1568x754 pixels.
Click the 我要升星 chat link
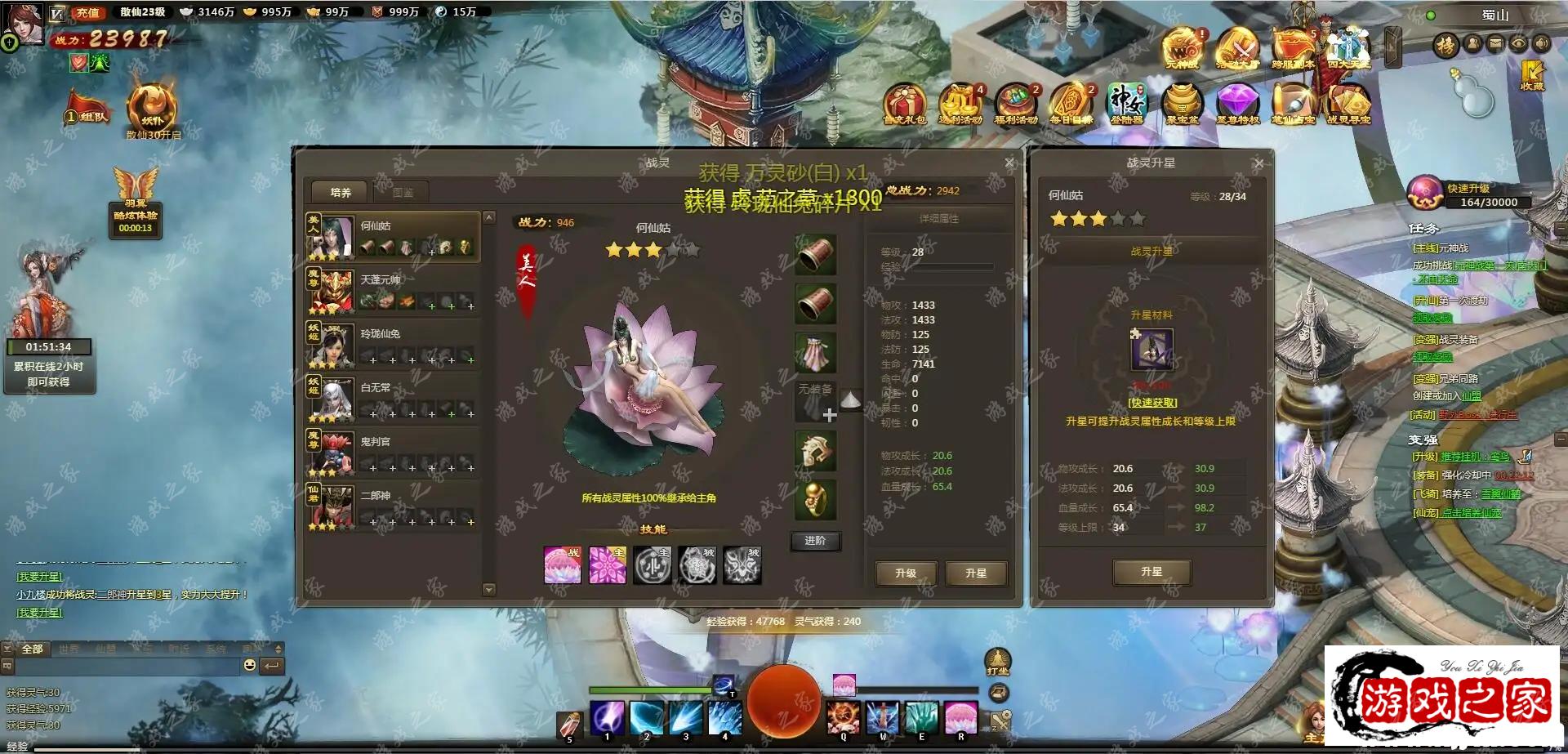40,613
